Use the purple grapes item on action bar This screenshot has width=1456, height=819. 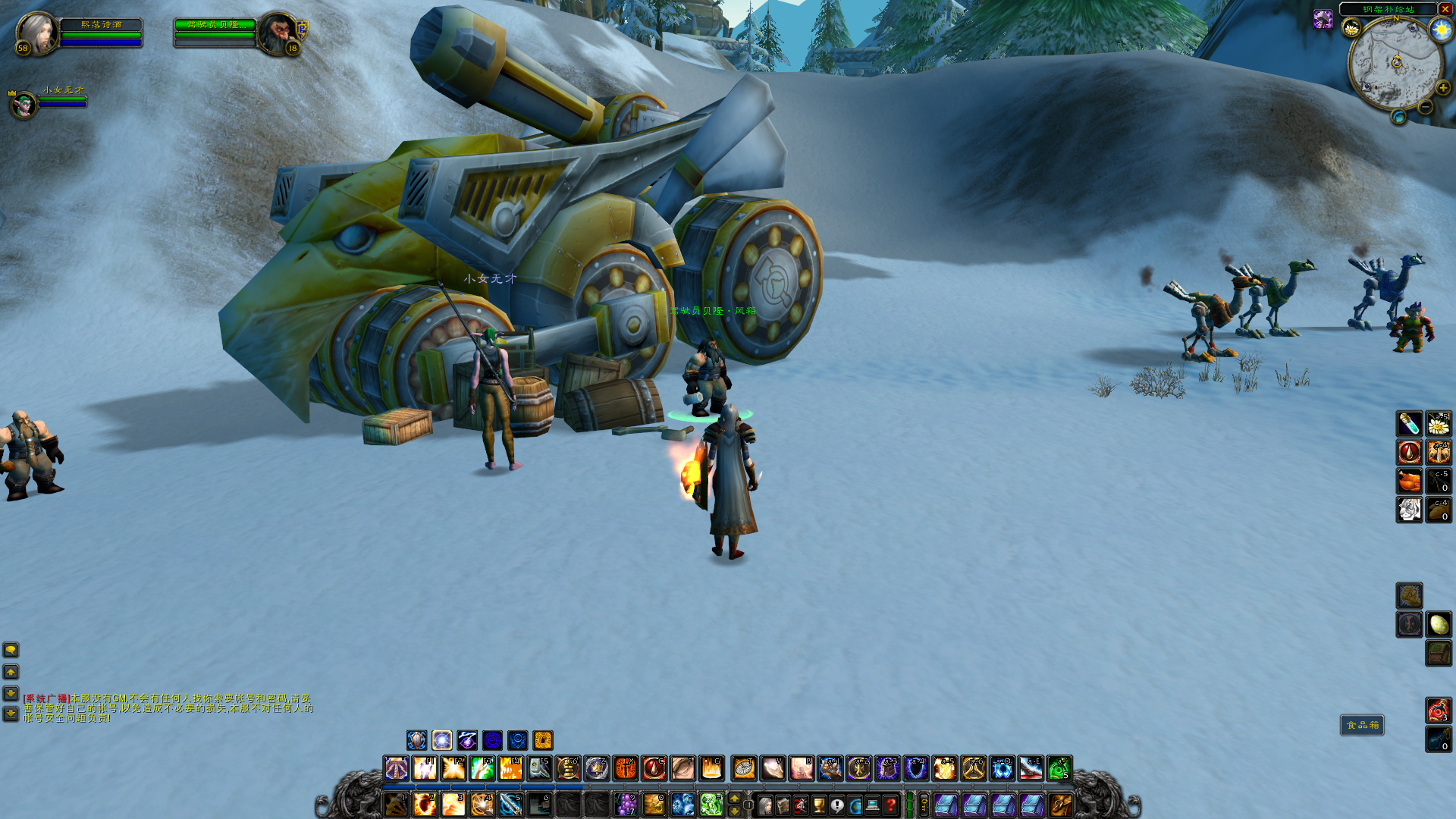[626, 804]
